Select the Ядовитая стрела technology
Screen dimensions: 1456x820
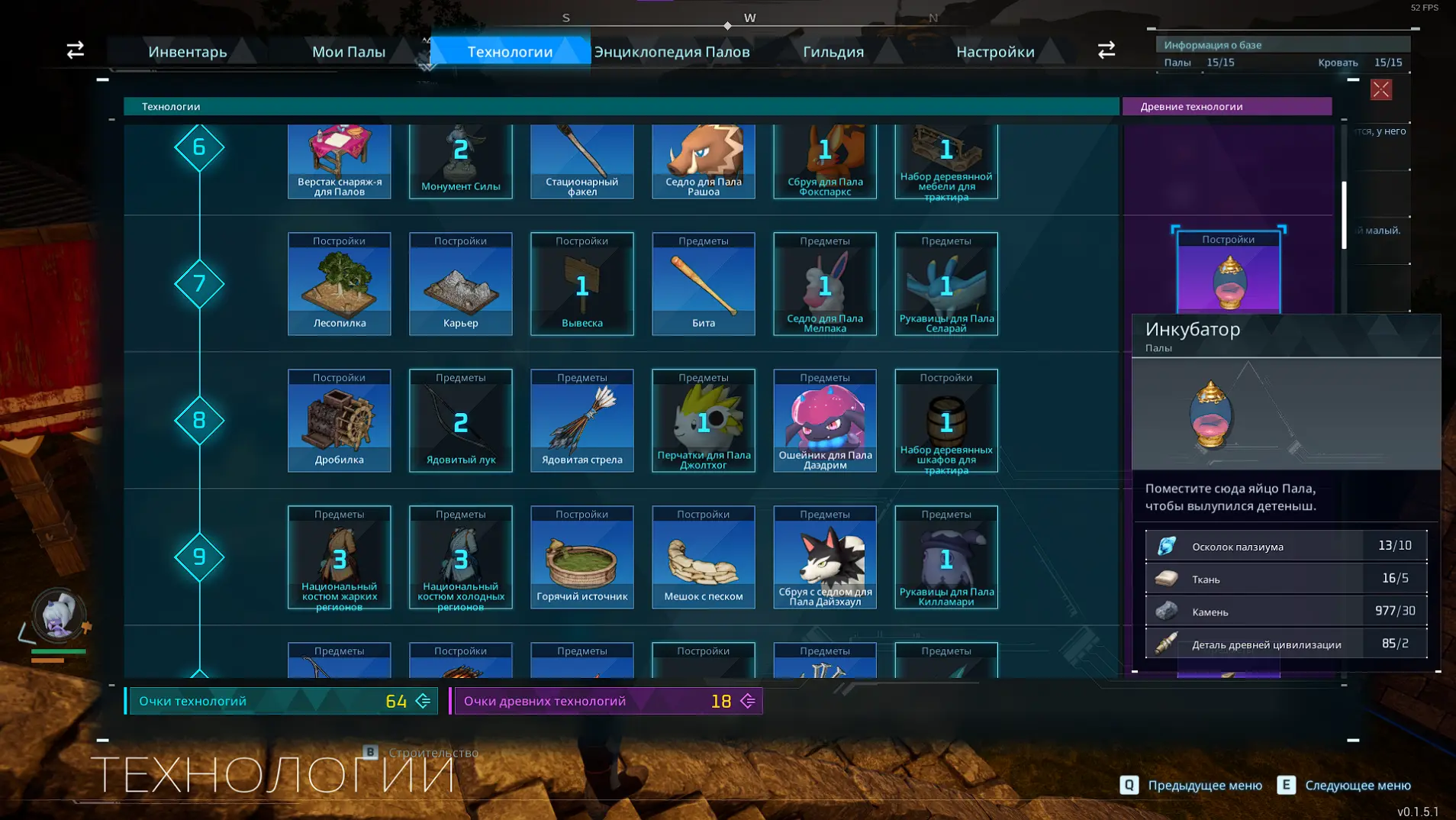[x=582, y=421]
